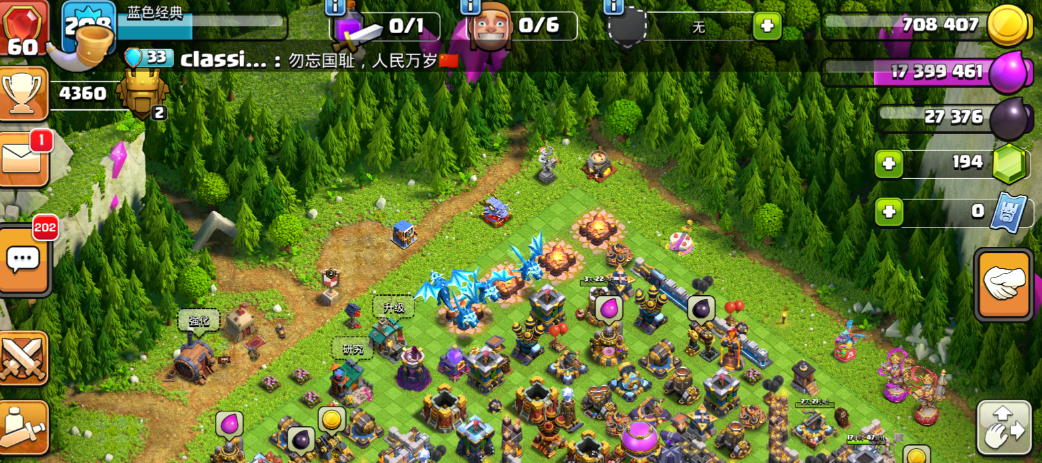Viewport: 1042px width, 463px height.
Task: Open the league badge next to 4360 trophies
Action: pyautogui.click(x=140, y=94)
